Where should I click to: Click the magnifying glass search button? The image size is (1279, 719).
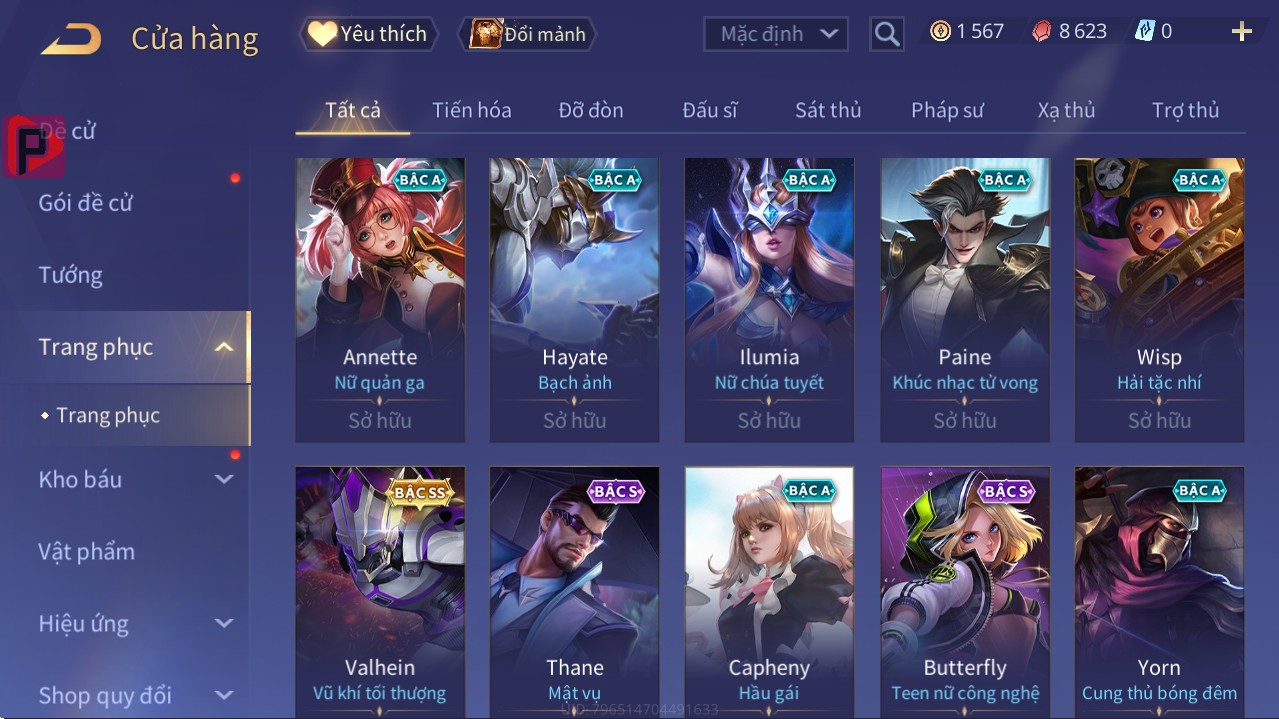[886, 34]
